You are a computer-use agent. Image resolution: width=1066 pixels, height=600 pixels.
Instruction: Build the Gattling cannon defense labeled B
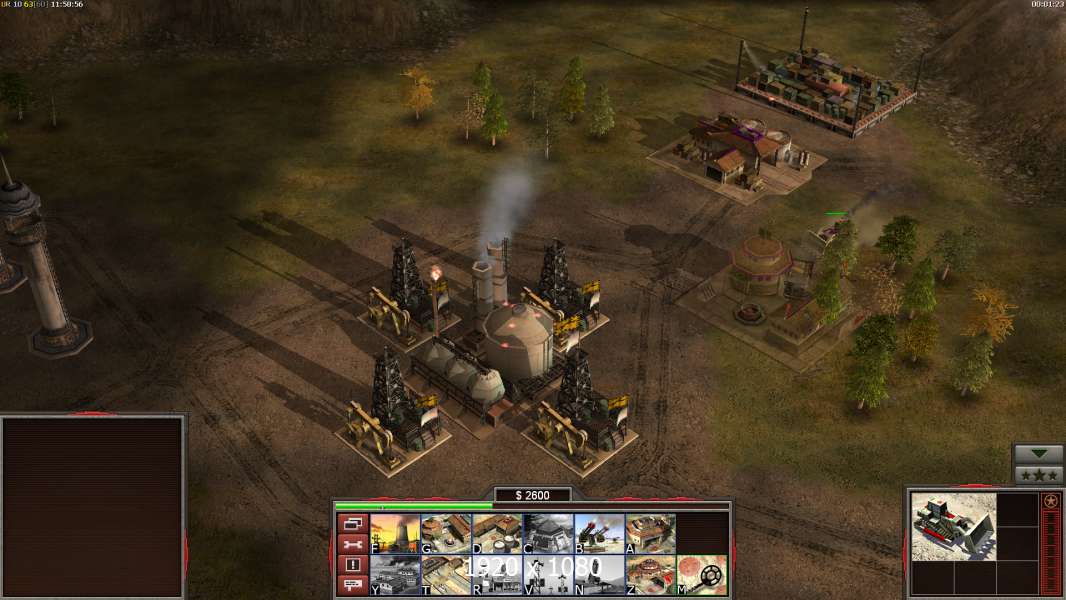click(x=599, y=534)
